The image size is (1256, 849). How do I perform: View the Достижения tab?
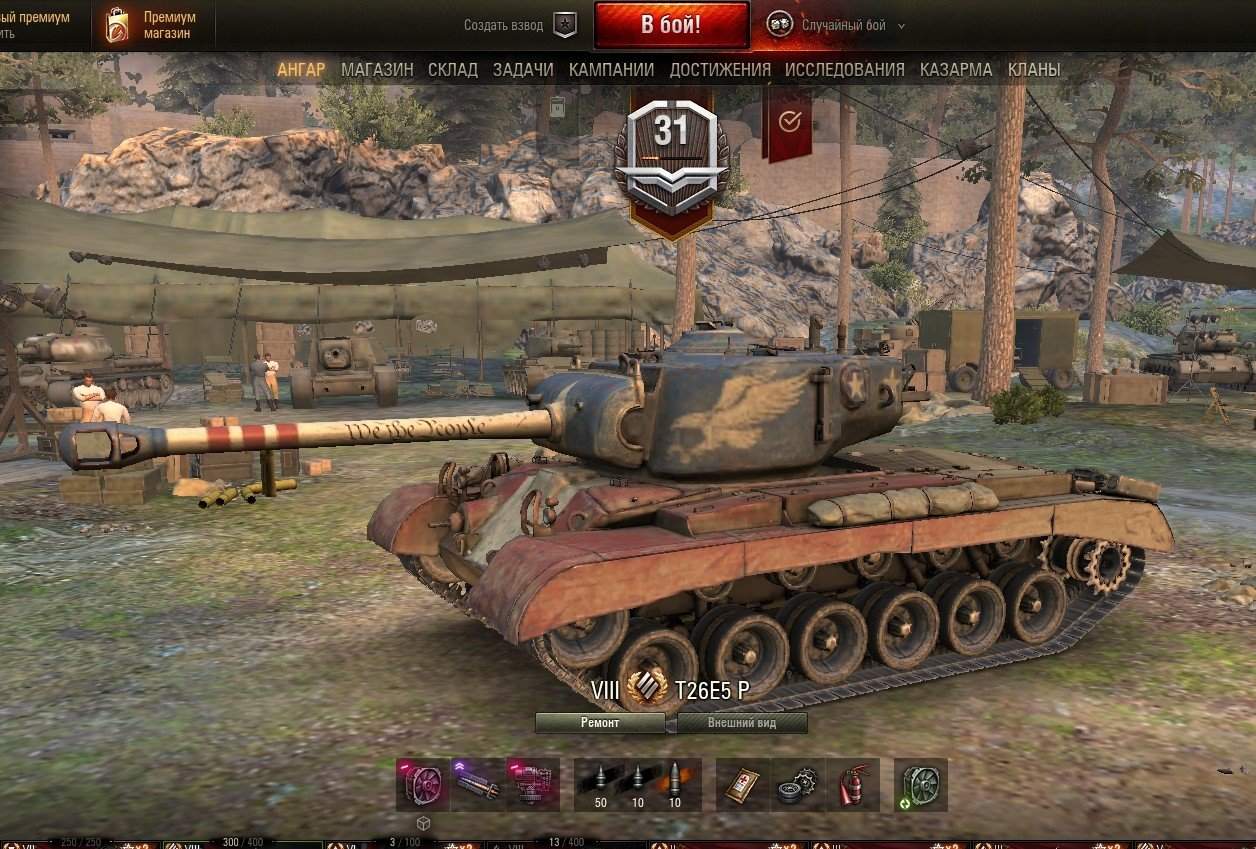pos(720,70)
